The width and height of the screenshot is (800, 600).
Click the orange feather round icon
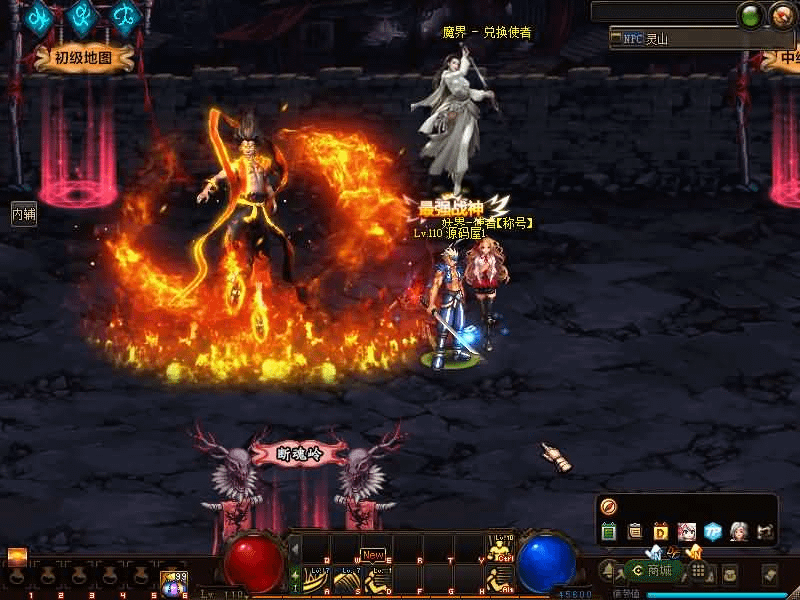[x=607, y=507]
